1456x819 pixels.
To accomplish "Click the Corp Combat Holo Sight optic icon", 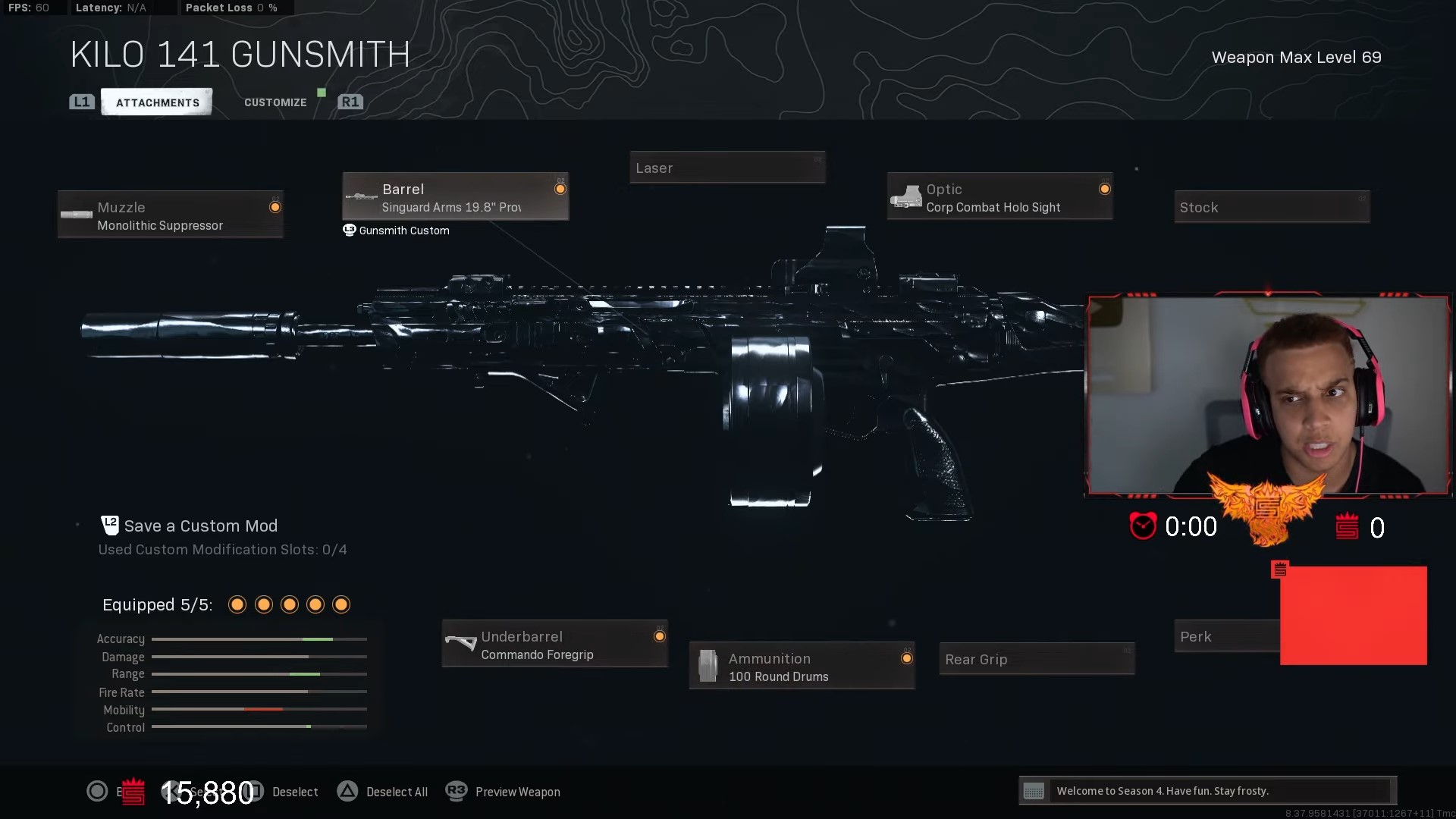I will pos(908,196).
